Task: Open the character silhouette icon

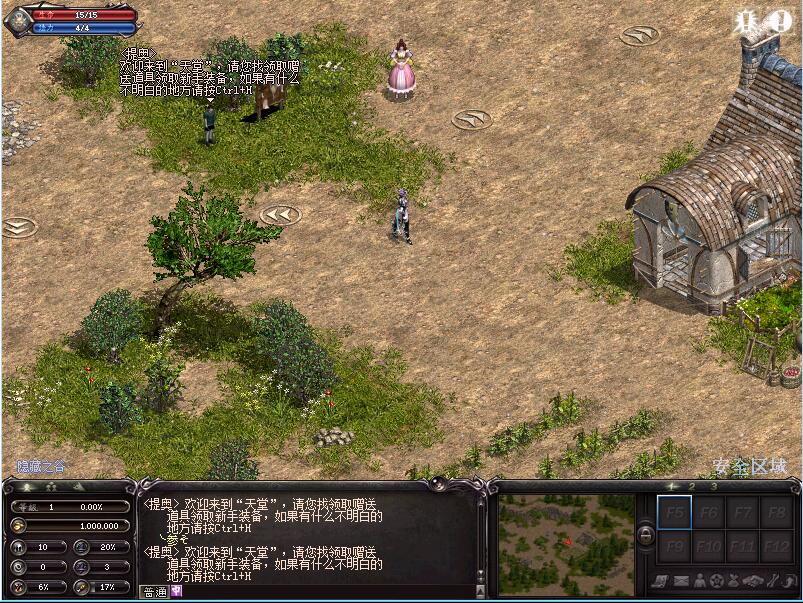Action: 702,580
